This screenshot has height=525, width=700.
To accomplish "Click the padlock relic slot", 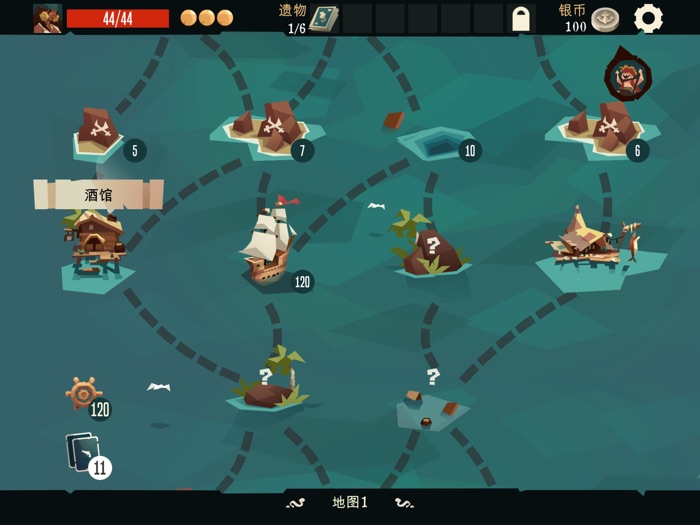I will [x=520, y=18].
